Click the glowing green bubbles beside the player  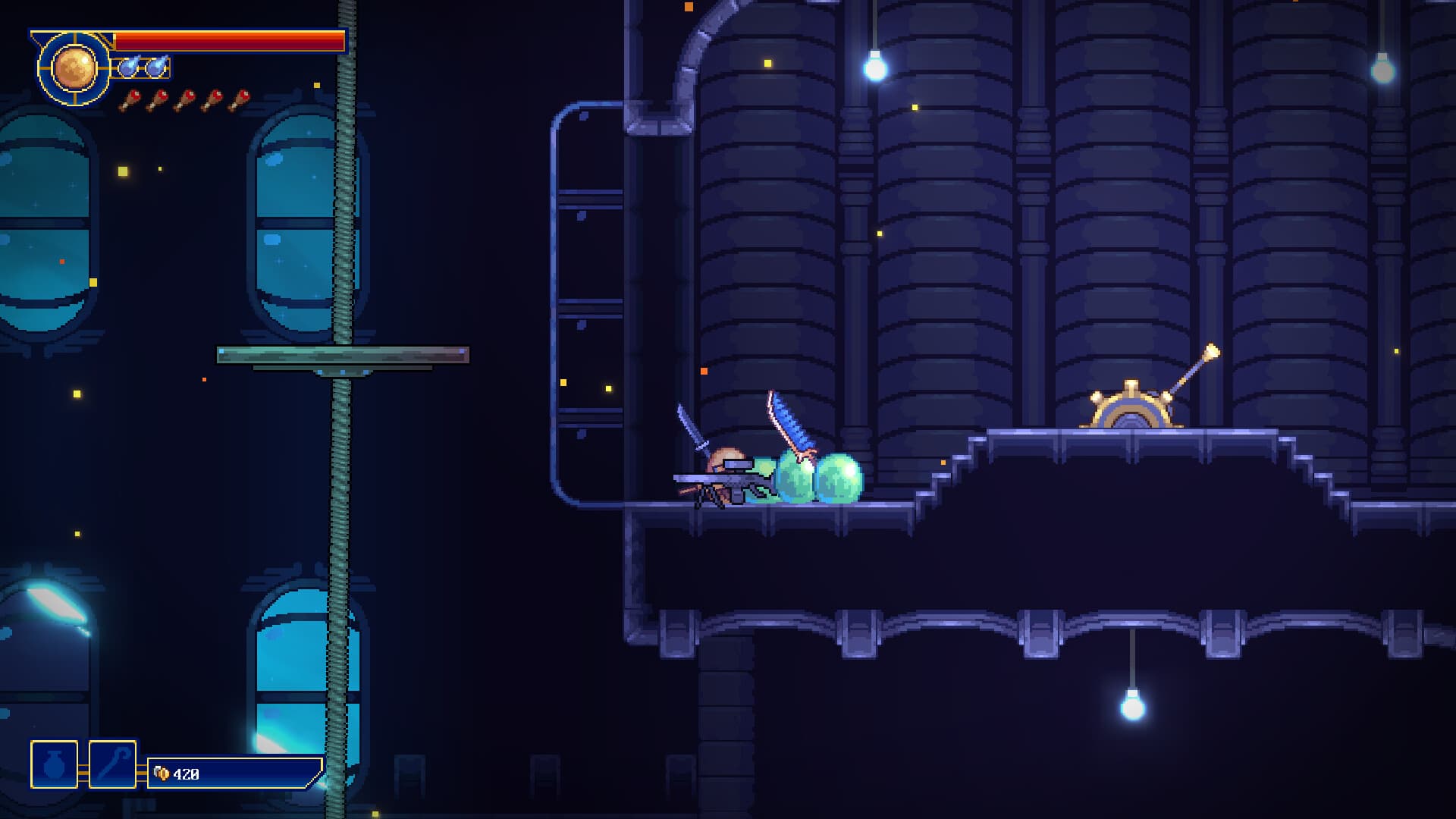815,478
